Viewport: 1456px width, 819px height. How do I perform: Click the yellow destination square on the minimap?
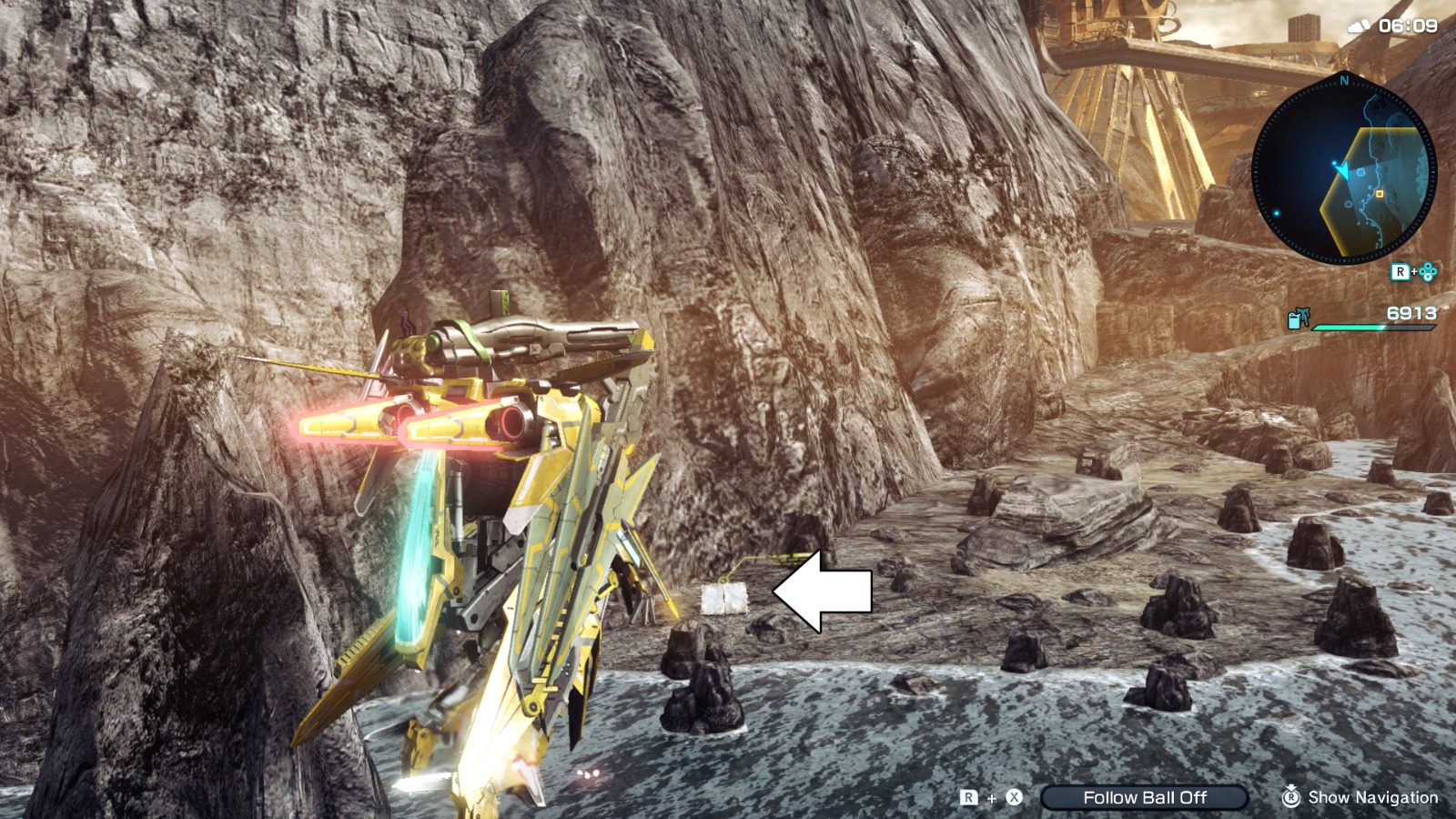tap(1380, 194)
